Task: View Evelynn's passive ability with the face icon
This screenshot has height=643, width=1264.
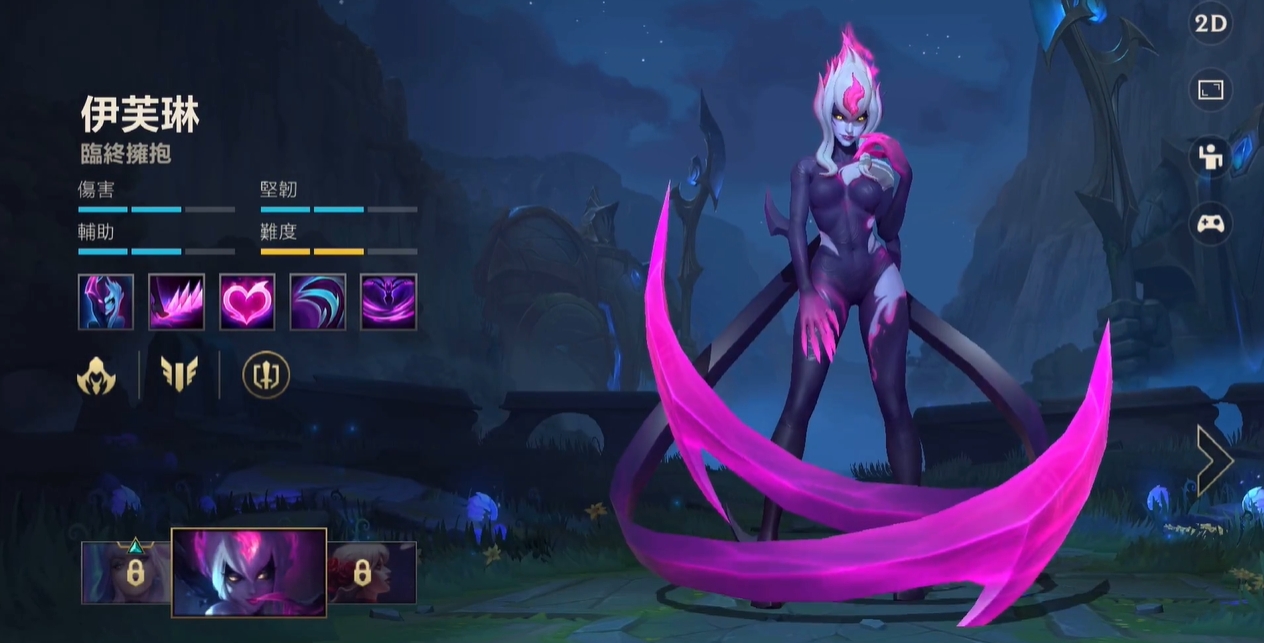Action: 106,301
